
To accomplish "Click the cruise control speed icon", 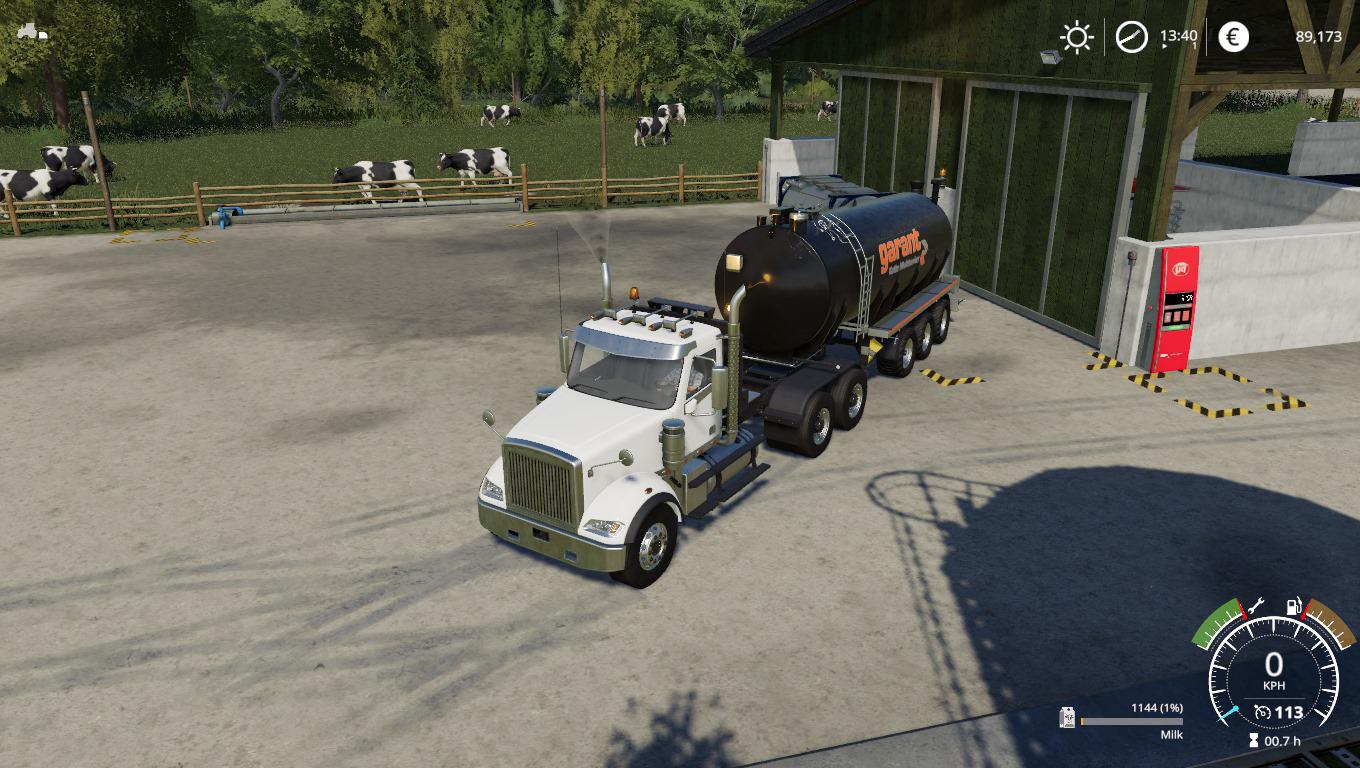I will [1263, 713].
